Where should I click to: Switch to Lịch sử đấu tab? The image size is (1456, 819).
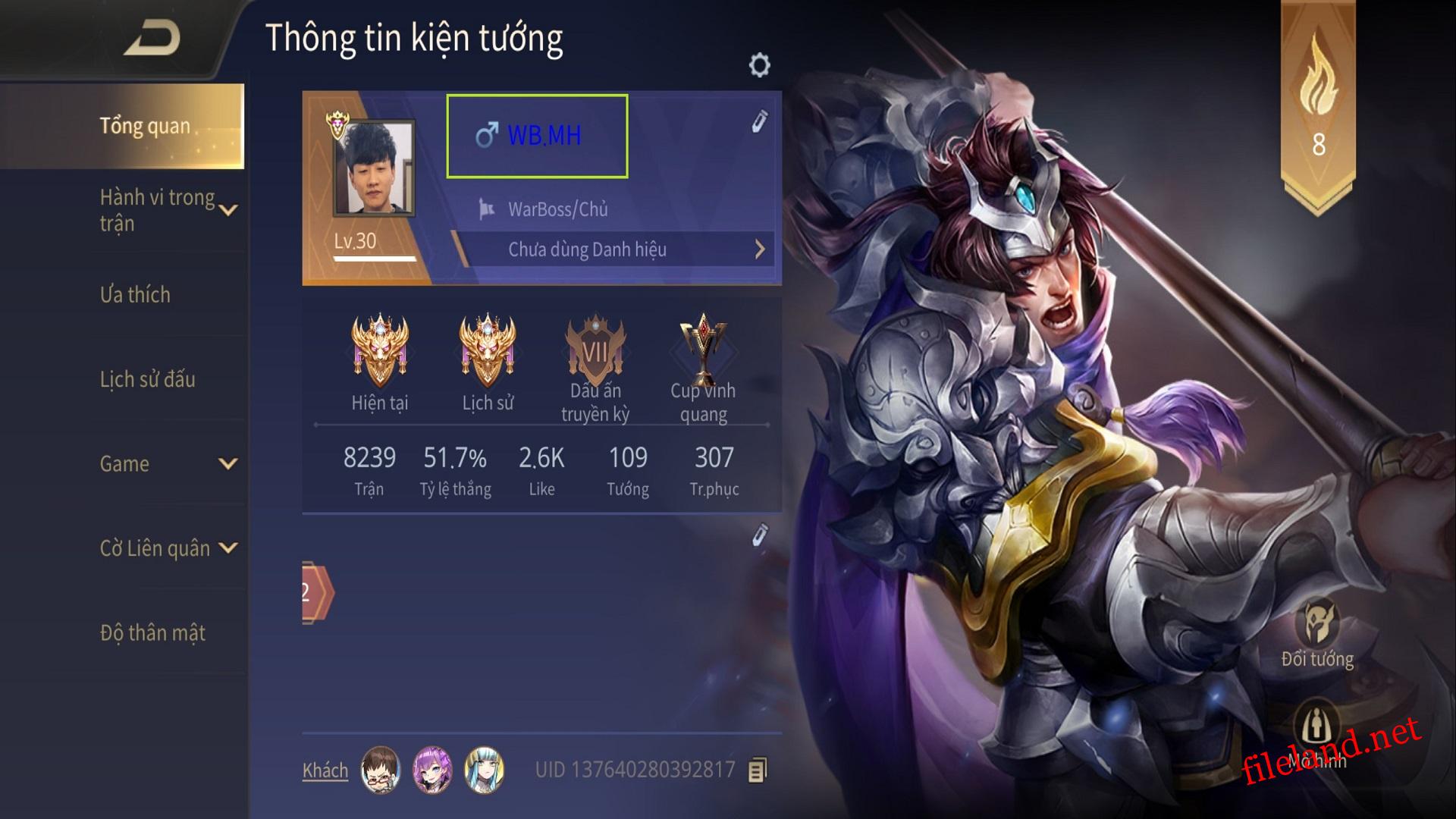[x=147, y=379]
